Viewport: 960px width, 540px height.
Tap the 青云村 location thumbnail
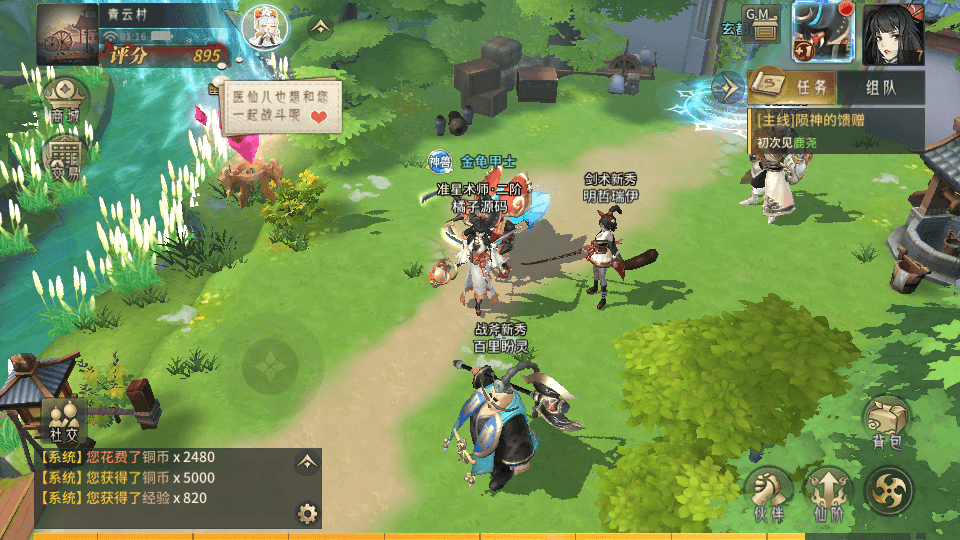(67, 34)
